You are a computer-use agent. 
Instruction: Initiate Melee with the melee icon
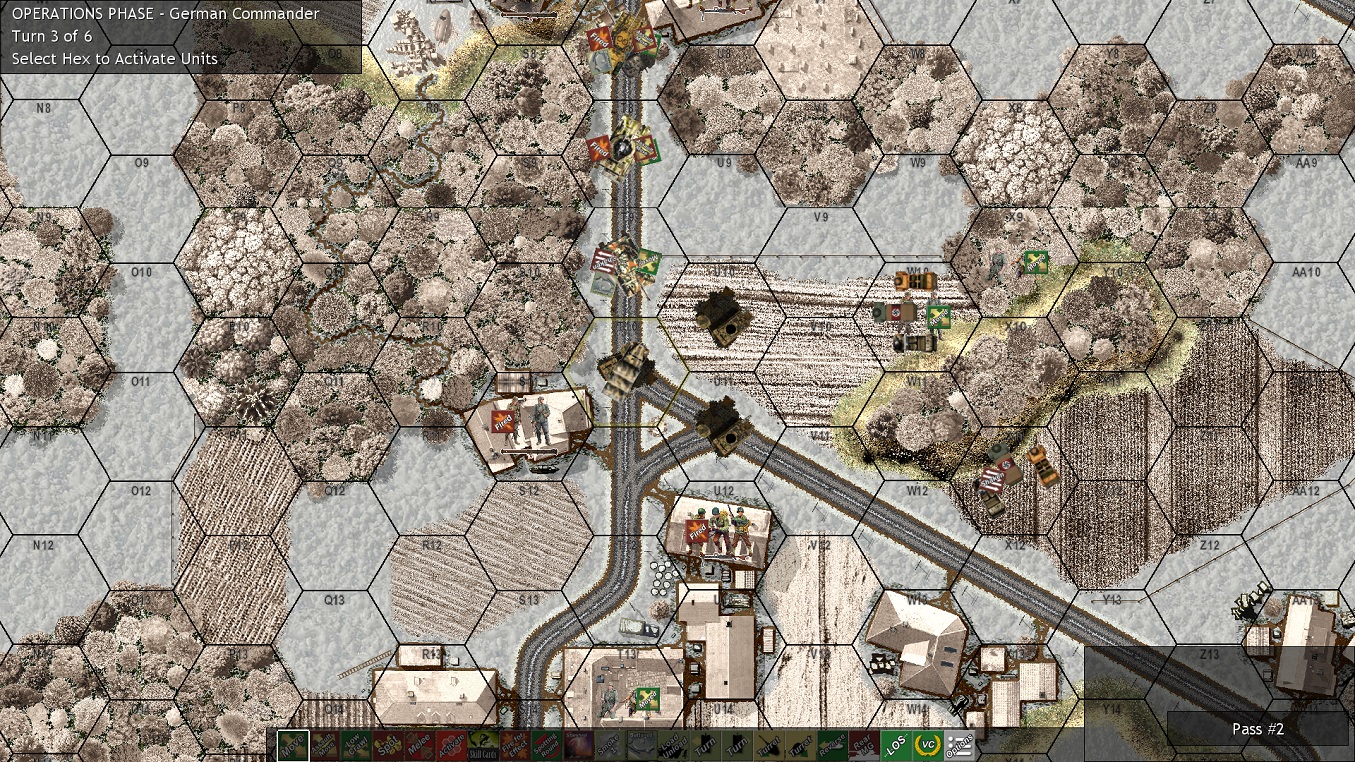(x=419, y=745)
